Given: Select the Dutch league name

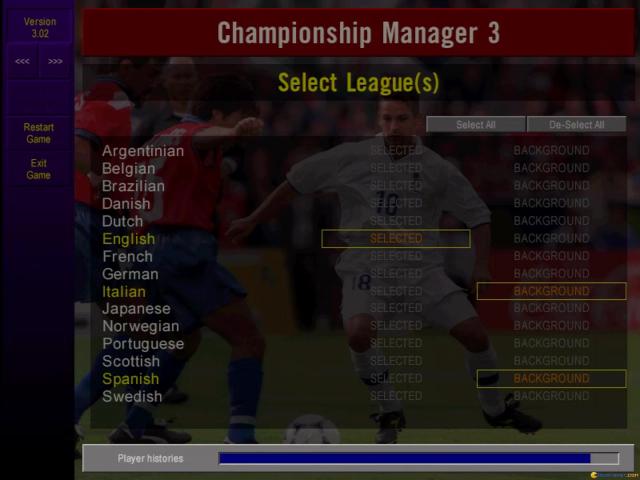Looking at the screenshot, I should click(123, 221).
